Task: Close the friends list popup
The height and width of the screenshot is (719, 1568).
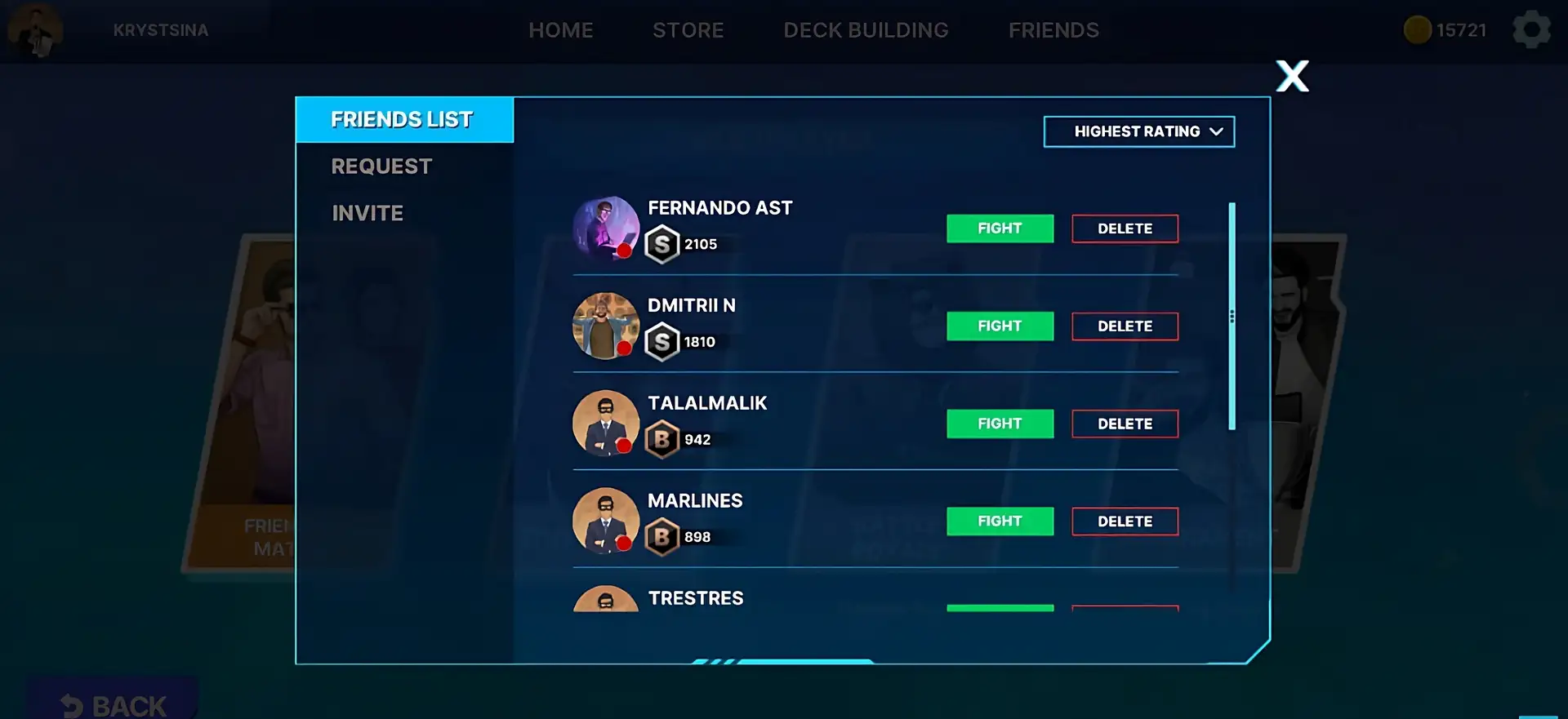Action: pyautogui.click(x=1292, y=77)
